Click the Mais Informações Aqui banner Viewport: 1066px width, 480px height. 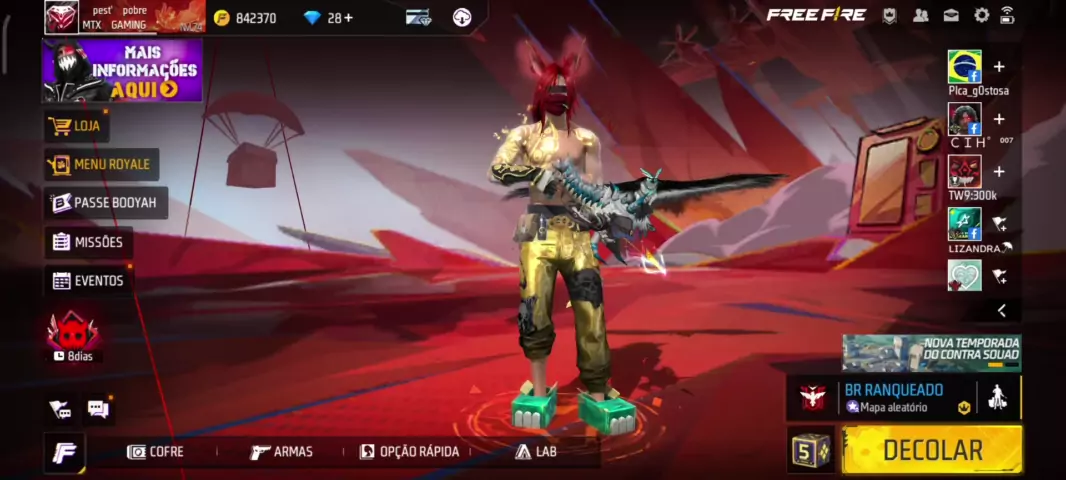122,70
